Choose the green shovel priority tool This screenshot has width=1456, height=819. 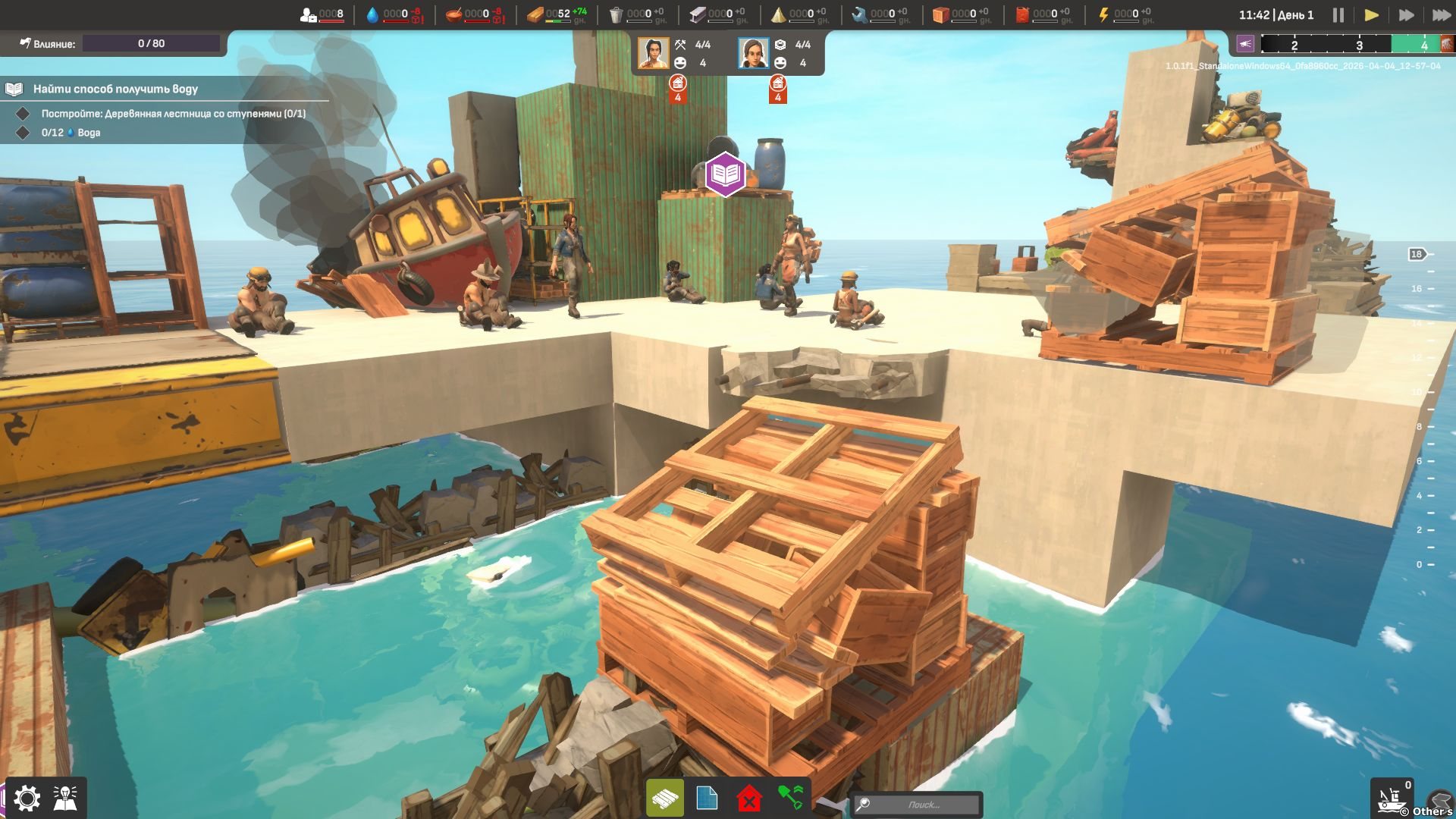click(790, 799)
